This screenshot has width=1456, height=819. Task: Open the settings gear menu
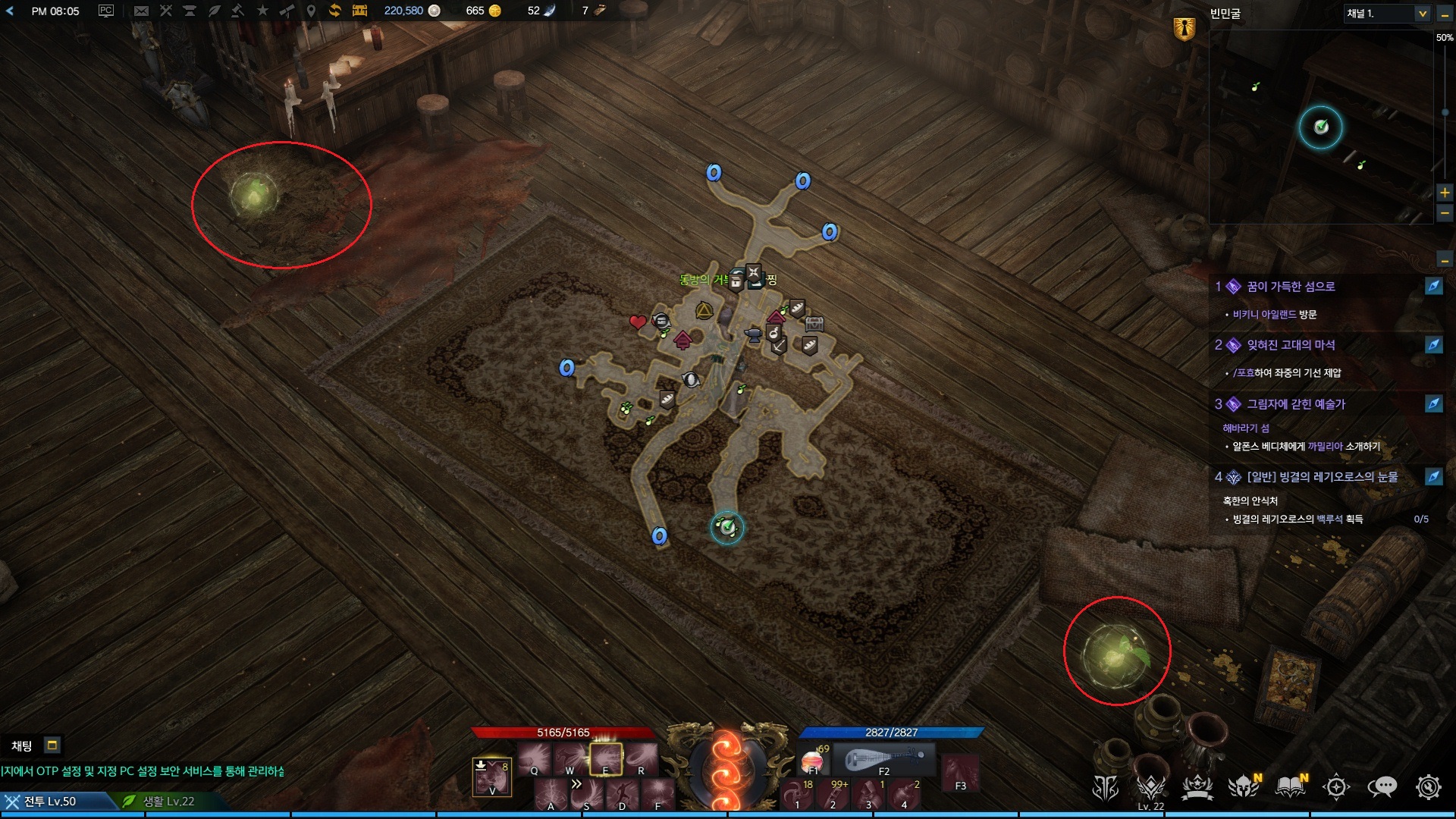pos(1428,787)
